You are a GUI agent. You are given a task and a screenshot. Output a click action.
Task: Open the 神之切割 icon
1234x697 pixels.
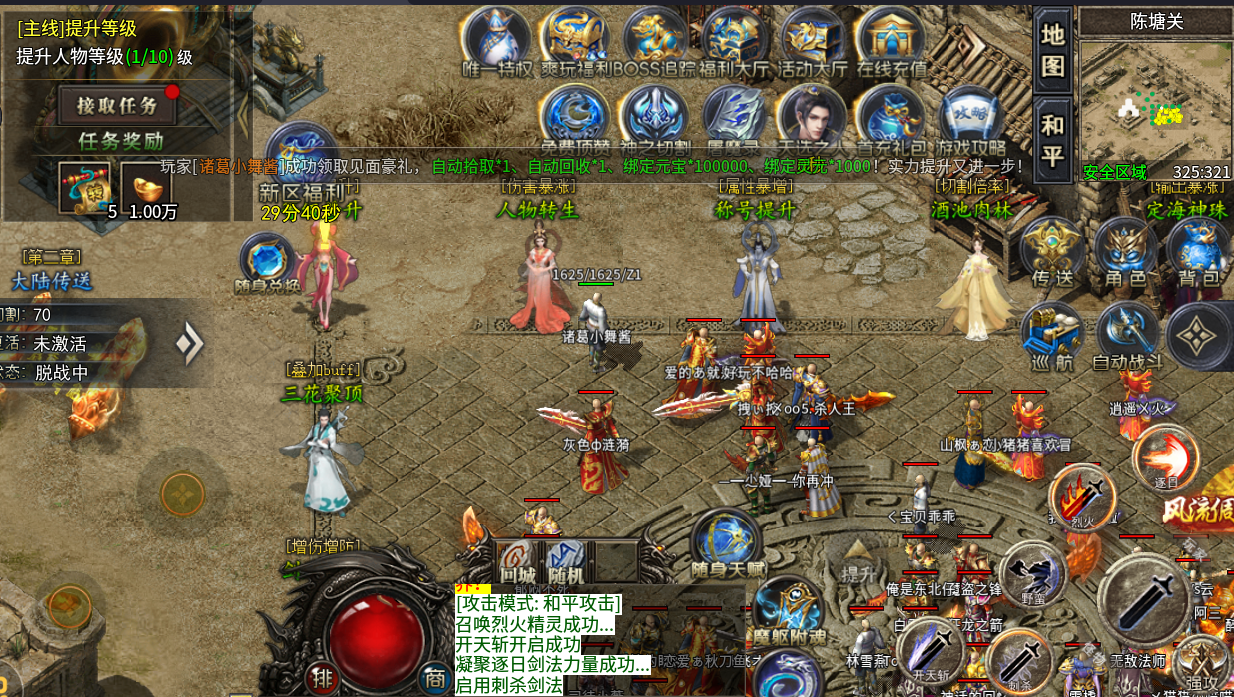(x=654, y=115)
